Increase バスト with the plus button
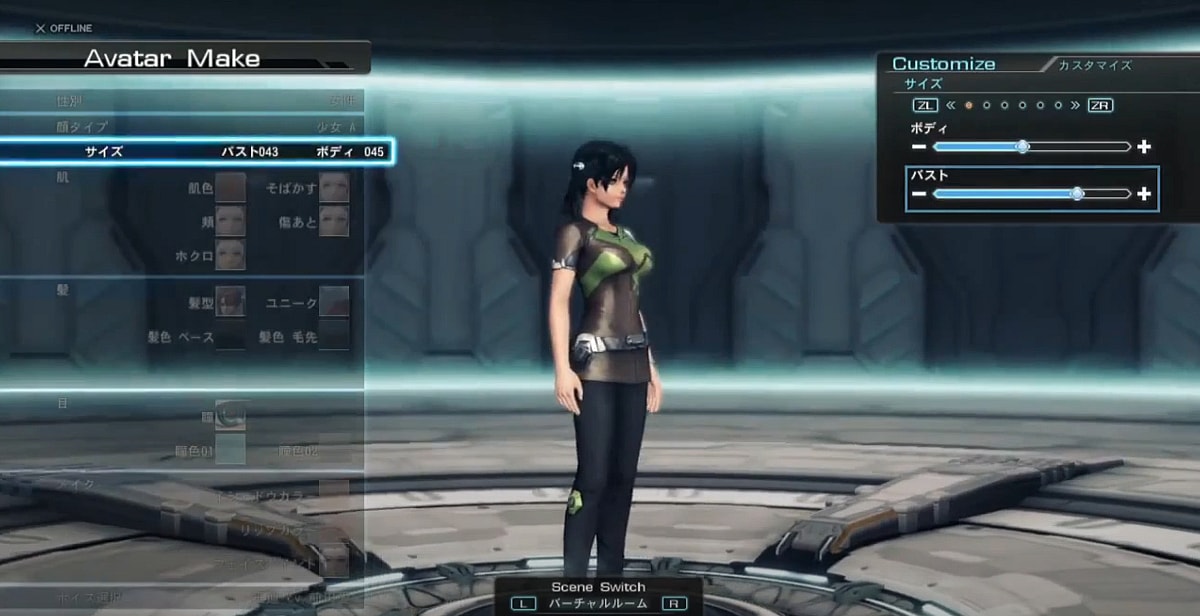The width and height of the screenshot is (1200, 616). 1144,194
